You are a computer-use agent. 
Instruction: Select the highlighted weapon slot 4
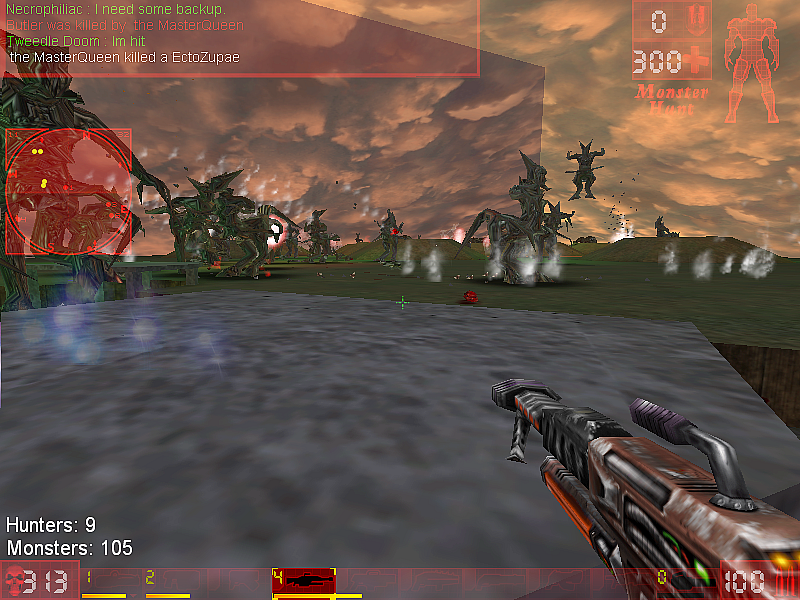[303, 581]
